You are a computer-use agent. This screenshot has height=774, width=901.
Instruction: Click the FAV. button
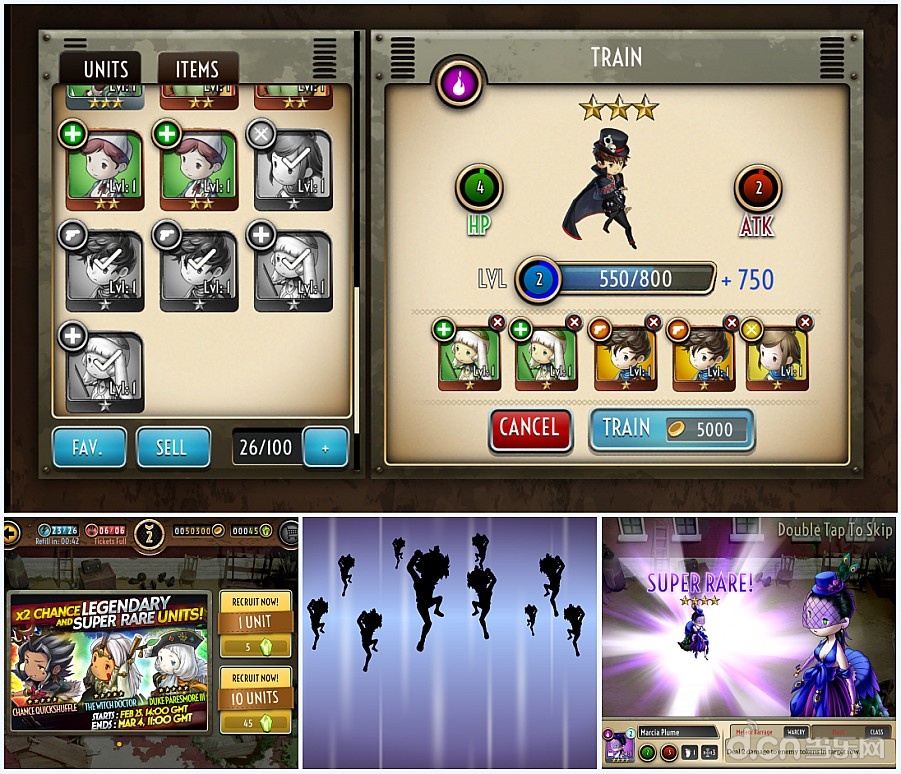tap(89, 447)
